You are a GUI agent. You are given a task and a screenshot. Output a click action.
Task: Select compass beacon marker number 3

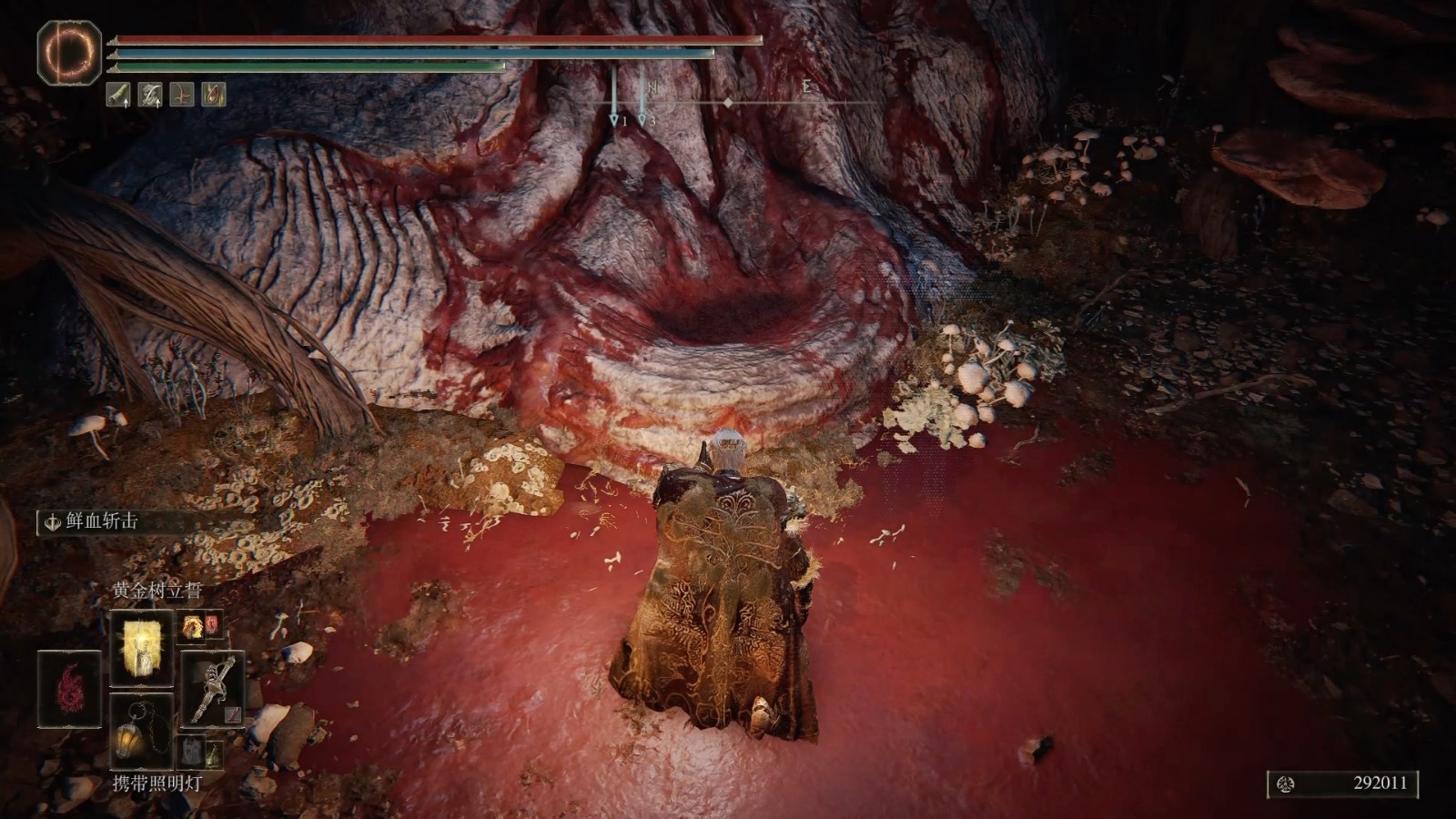(642, 119)
